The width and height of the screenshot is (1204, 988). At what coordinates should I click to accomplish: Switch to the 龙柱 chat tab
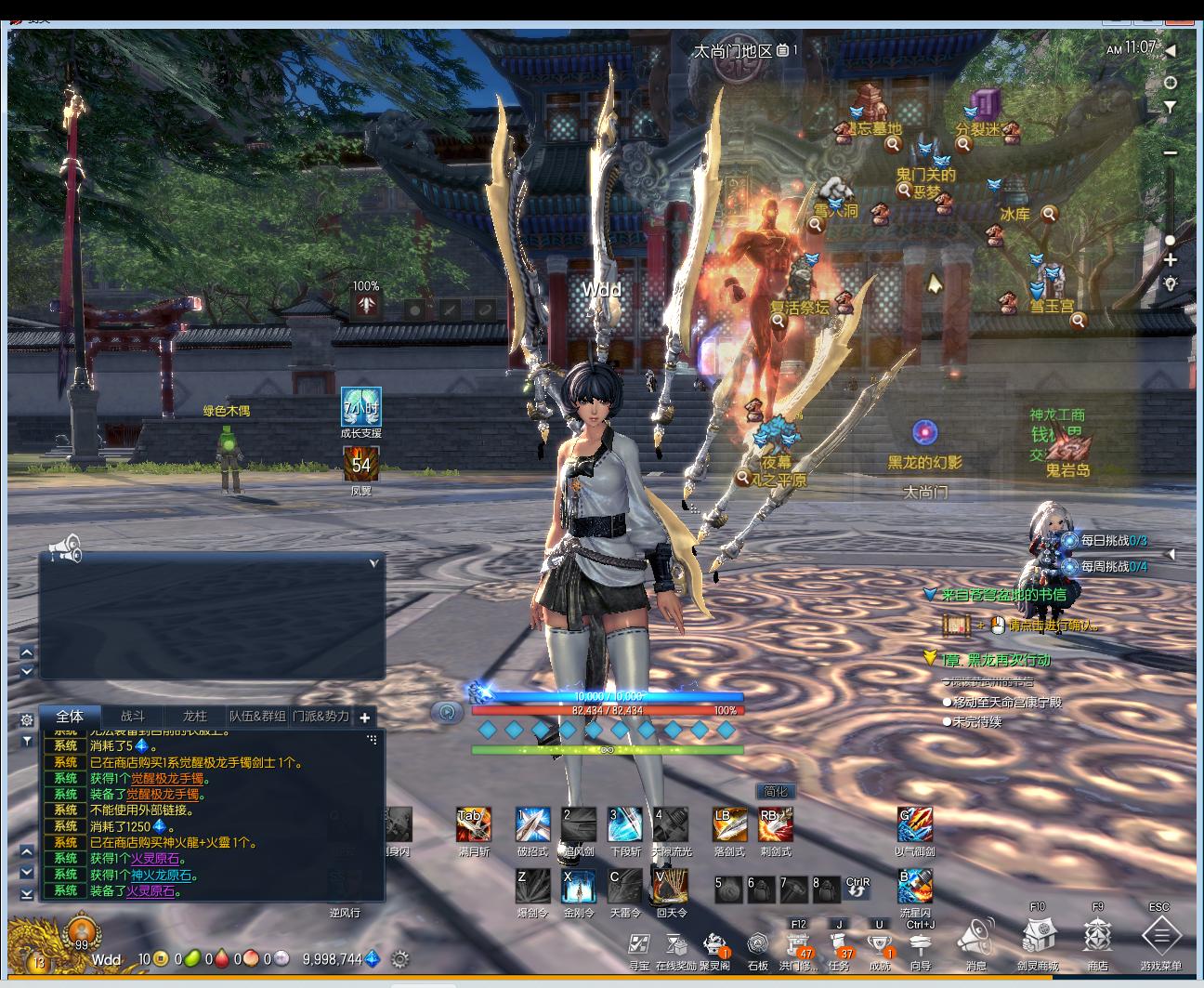click(x=194, y=717)
